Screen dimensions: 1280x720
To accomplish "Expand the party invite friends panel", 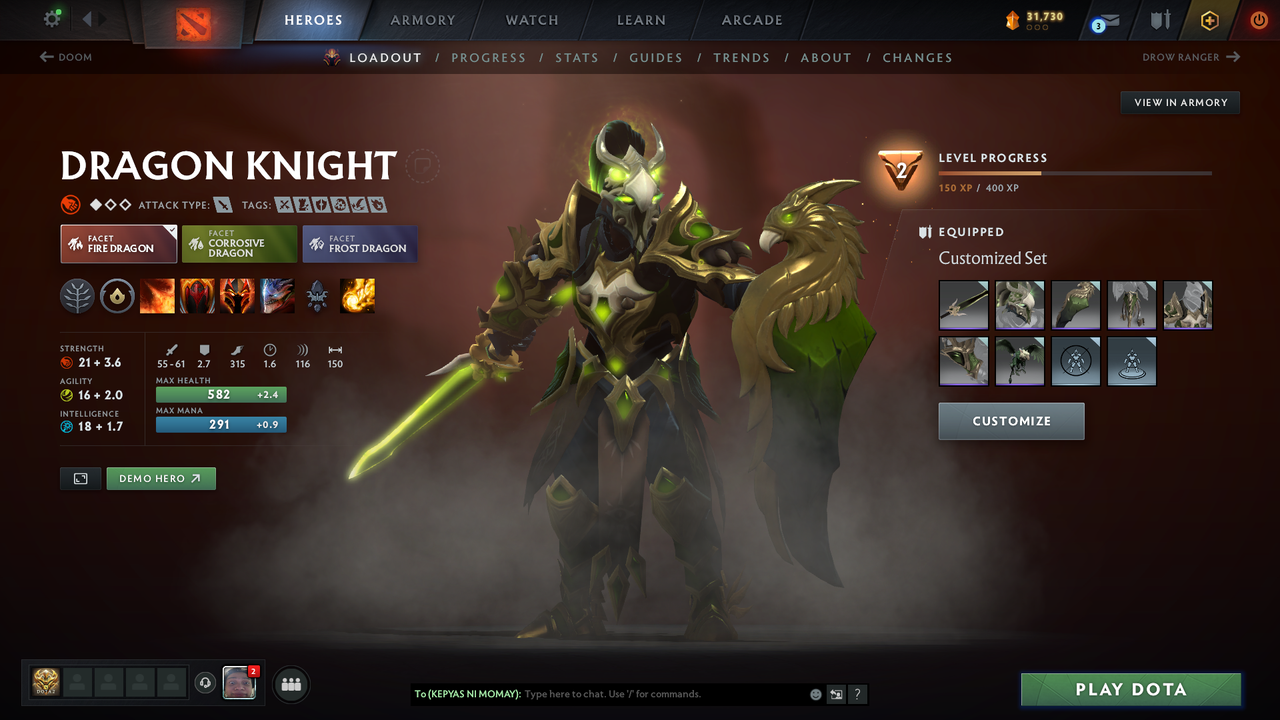I will click(x=290, y=683).
